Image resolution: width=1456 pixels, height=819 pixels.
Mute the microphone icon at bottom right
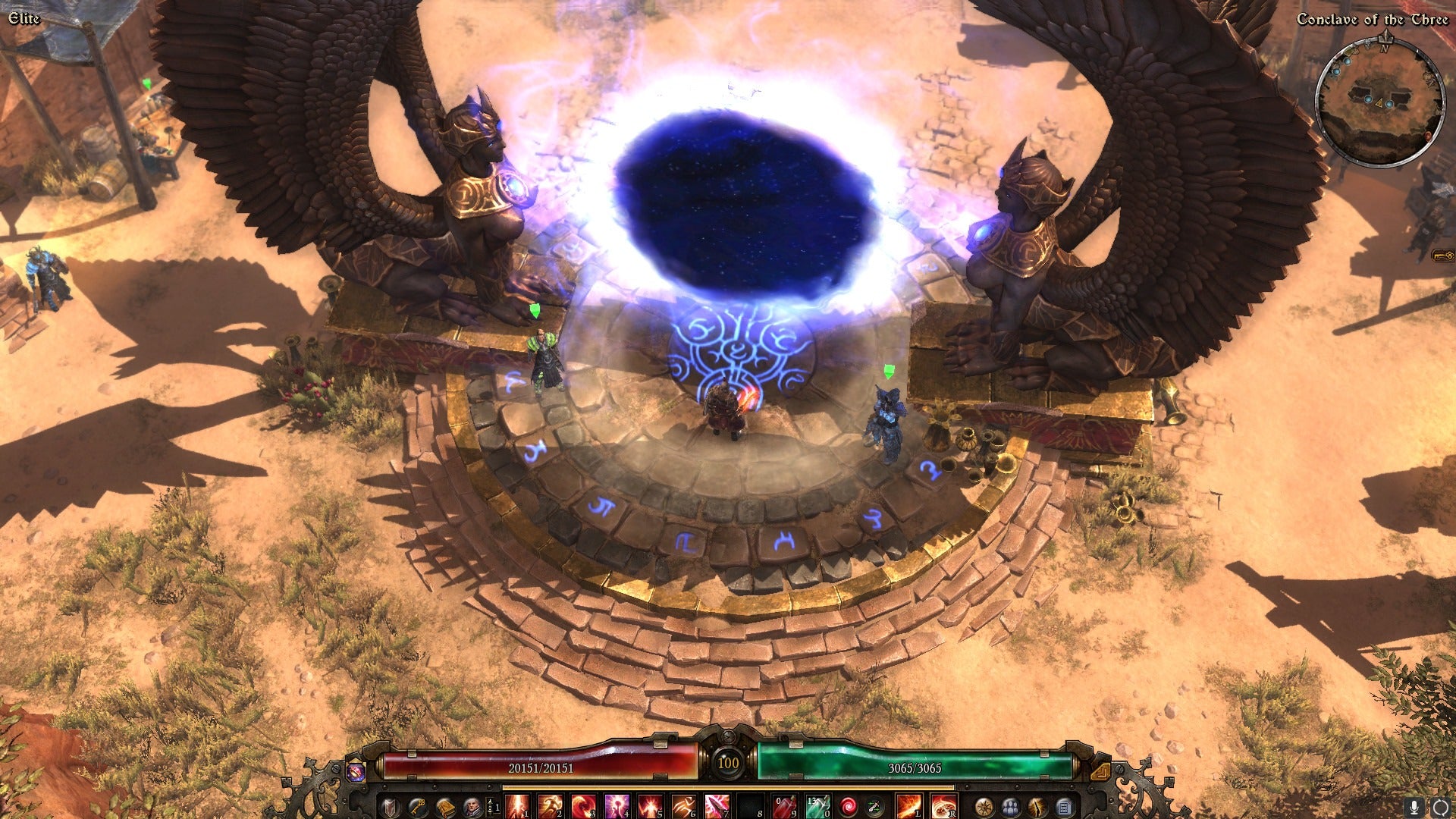[x=1413, y=808]
